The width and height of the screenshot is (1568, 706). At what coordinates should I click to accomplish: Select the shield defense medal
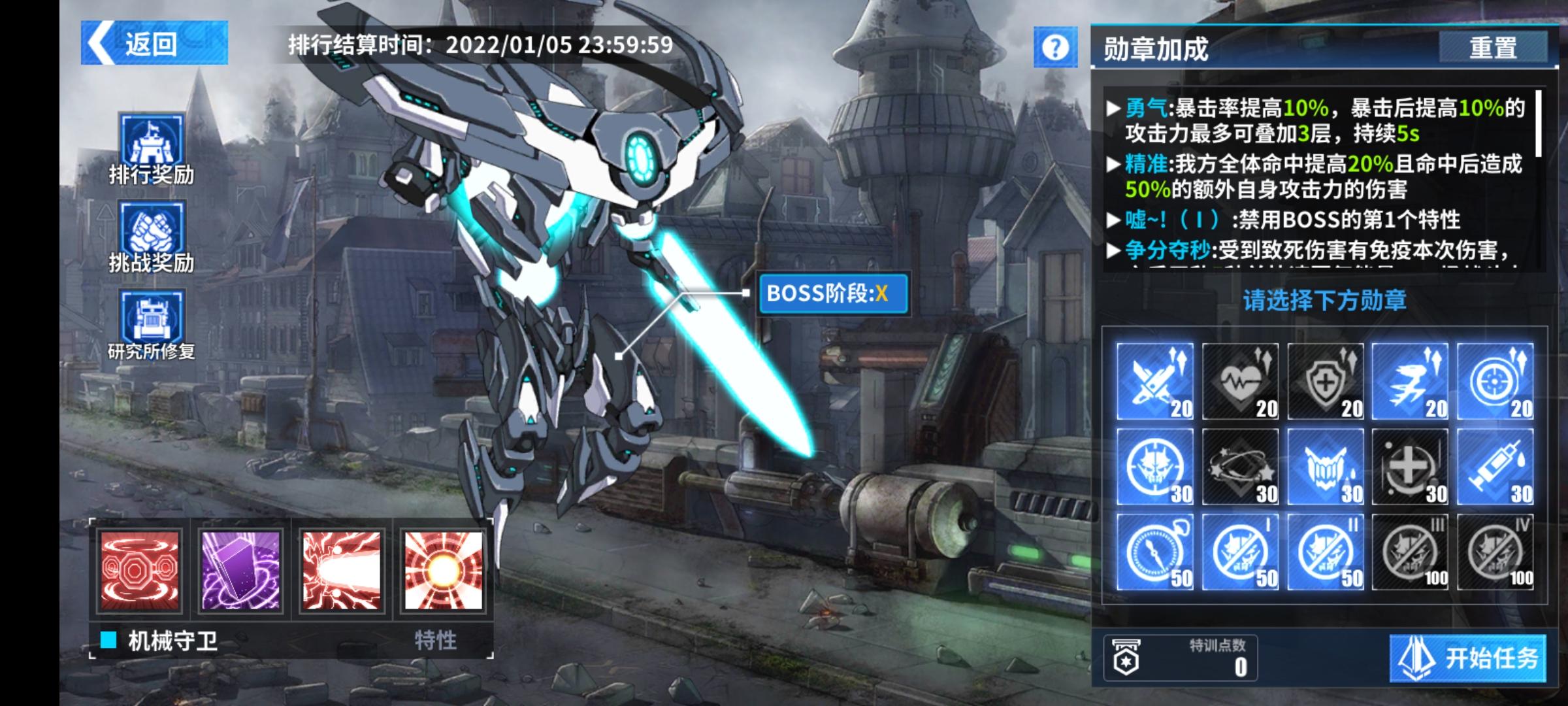(x=1325, y=382)
